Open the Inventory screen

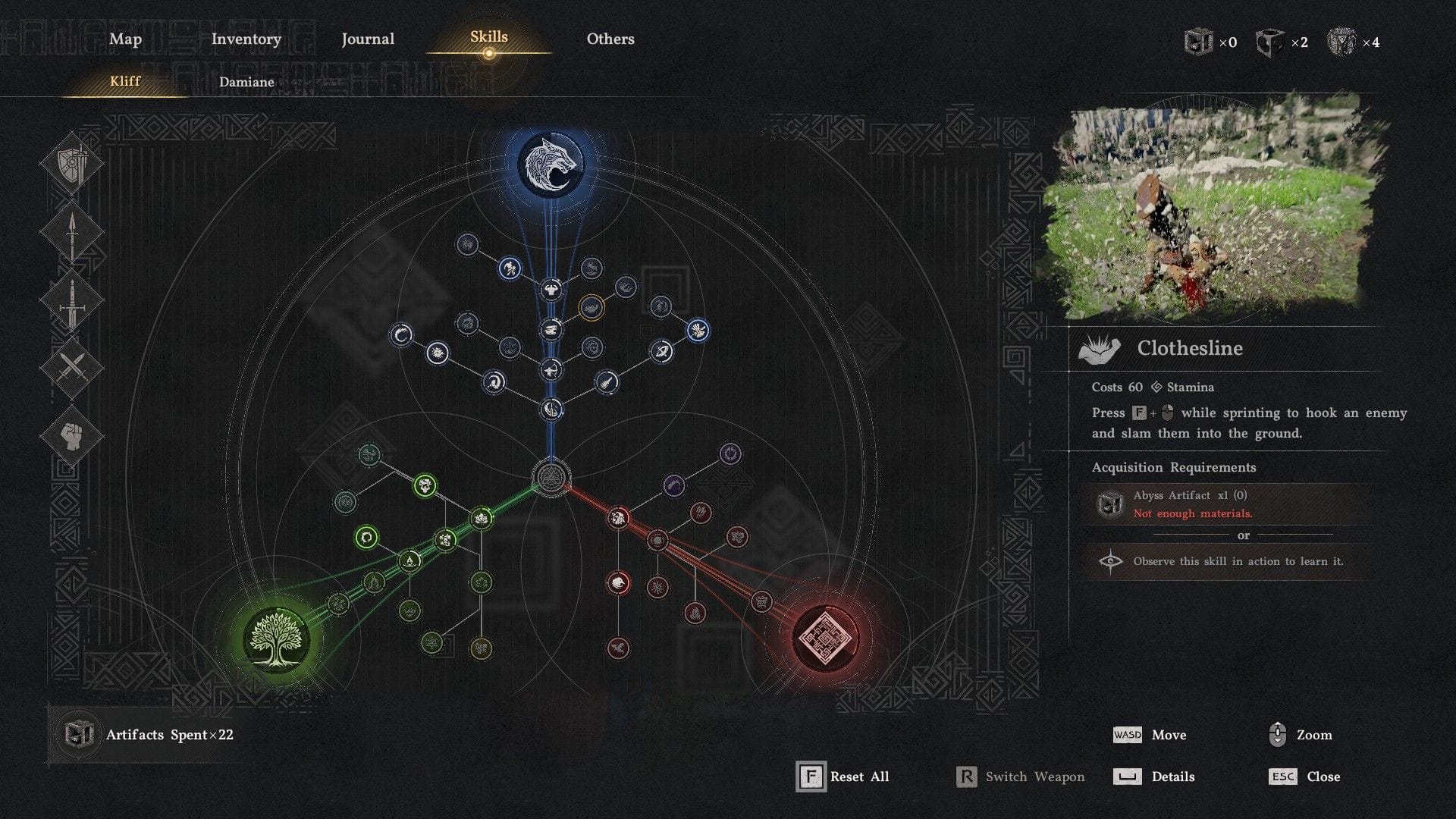point(246,39)
